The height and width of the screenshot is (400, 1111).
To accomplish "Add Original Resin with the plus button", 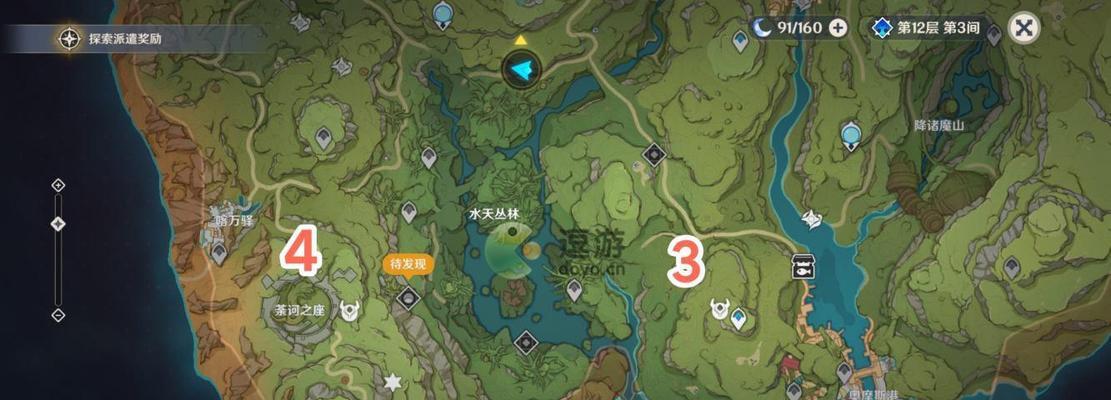I will click(x=838, y=28).
